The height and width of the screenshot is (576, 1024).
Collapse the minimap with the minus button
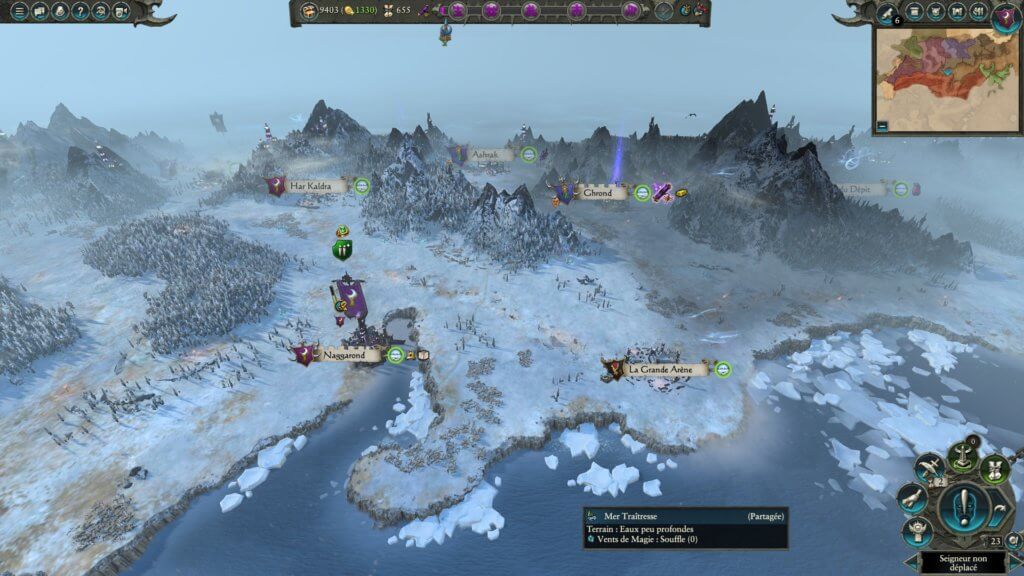(883, 126)
